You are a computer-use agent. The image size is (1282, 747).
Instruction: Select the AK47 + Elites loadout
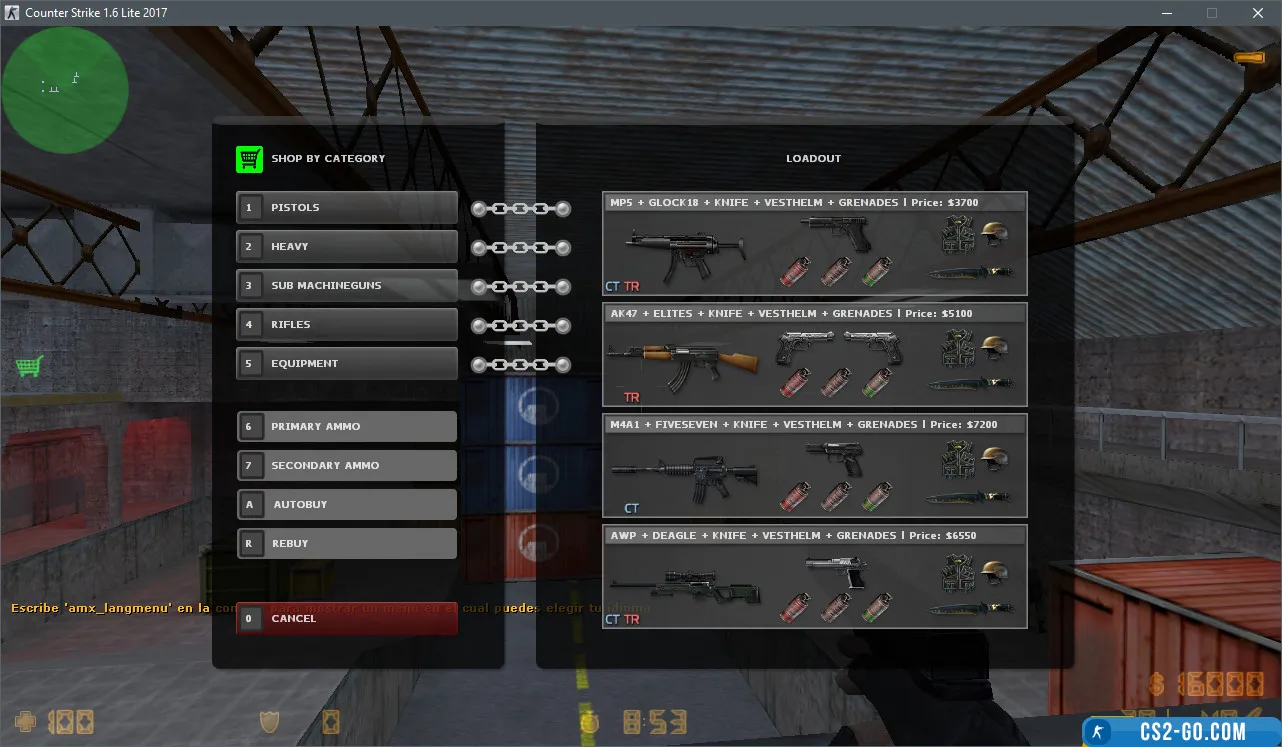[814, 356]
